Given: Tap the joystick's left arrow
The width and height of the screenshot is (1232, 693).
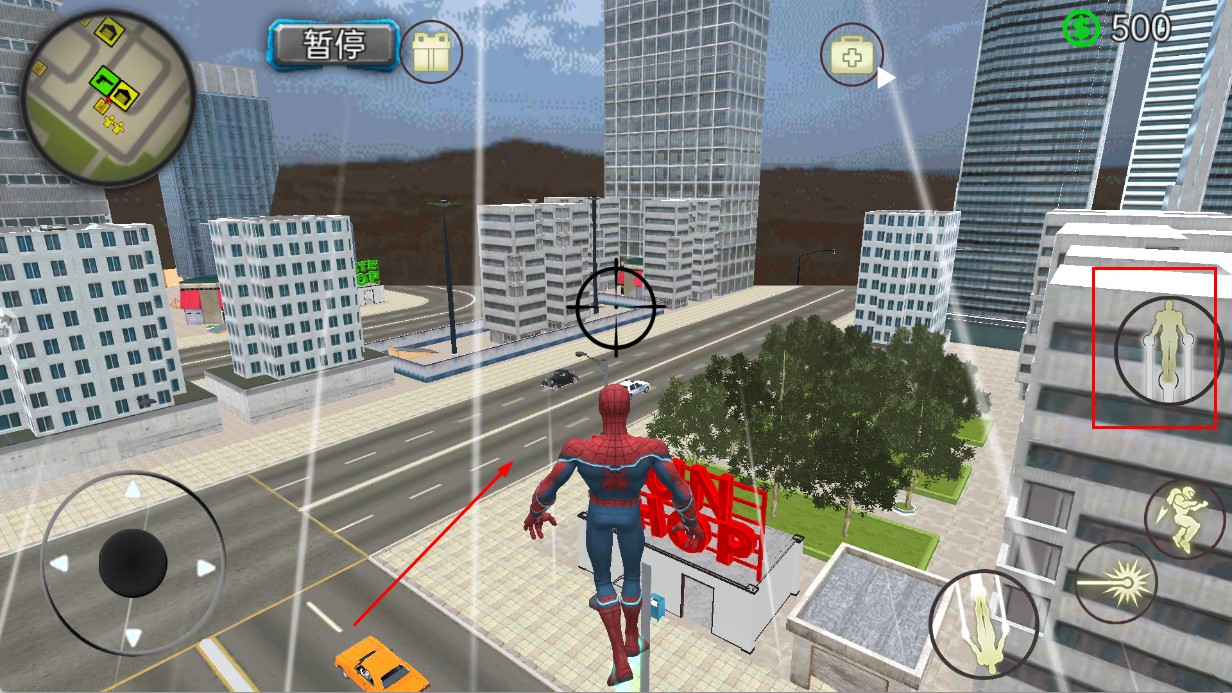Looking at the screenshot, I should tap(59, 564).
